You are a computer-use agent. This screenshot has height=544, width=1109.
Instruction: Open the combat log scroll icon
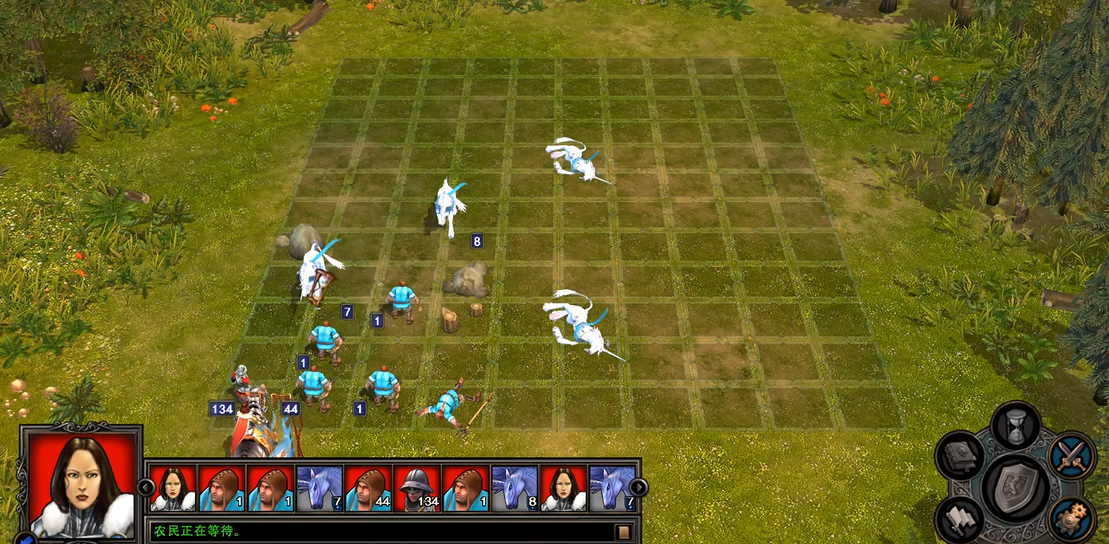tap(624, 531)
